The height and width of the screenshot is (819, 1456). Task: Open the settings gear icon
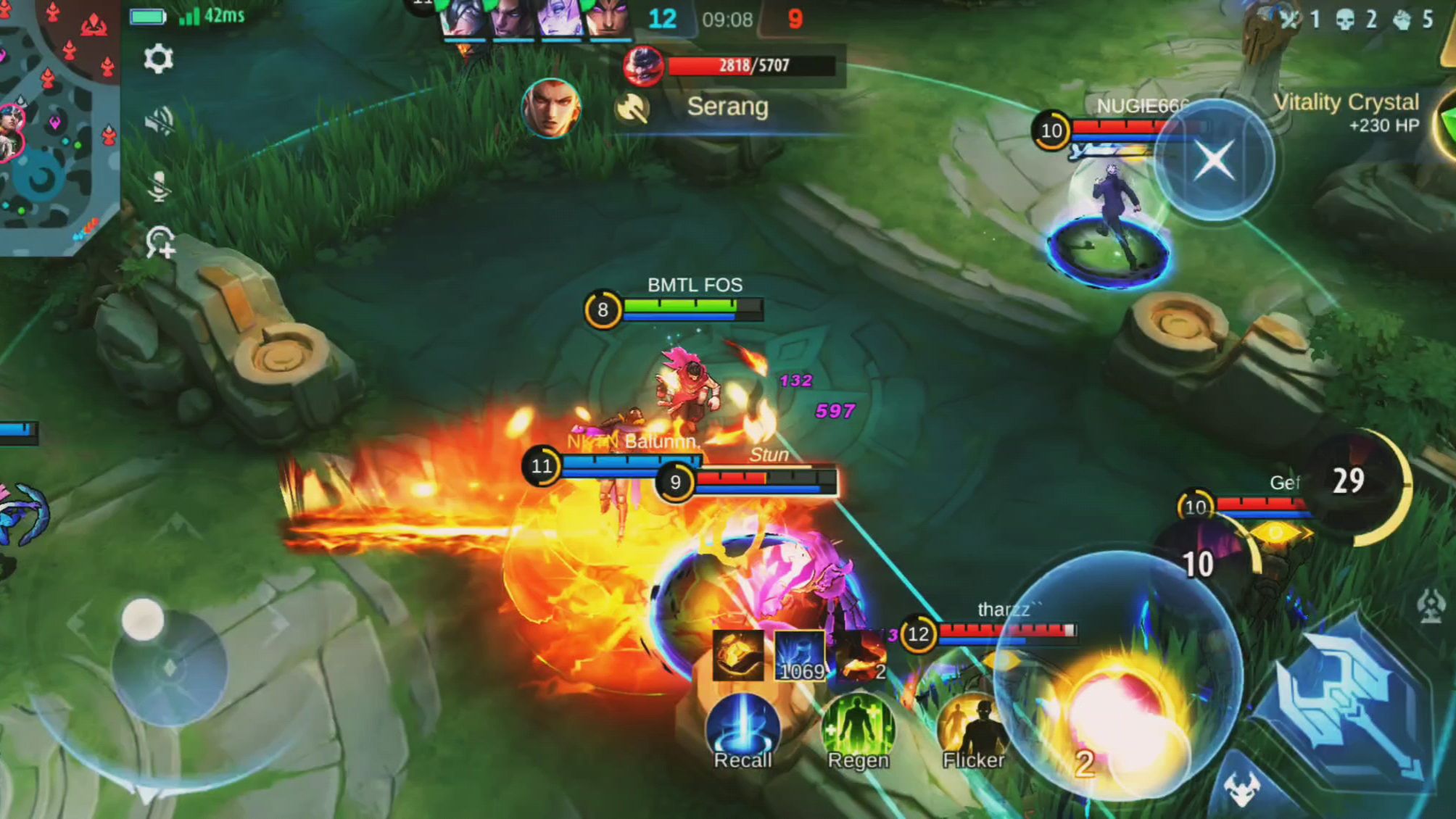point(158,59)
